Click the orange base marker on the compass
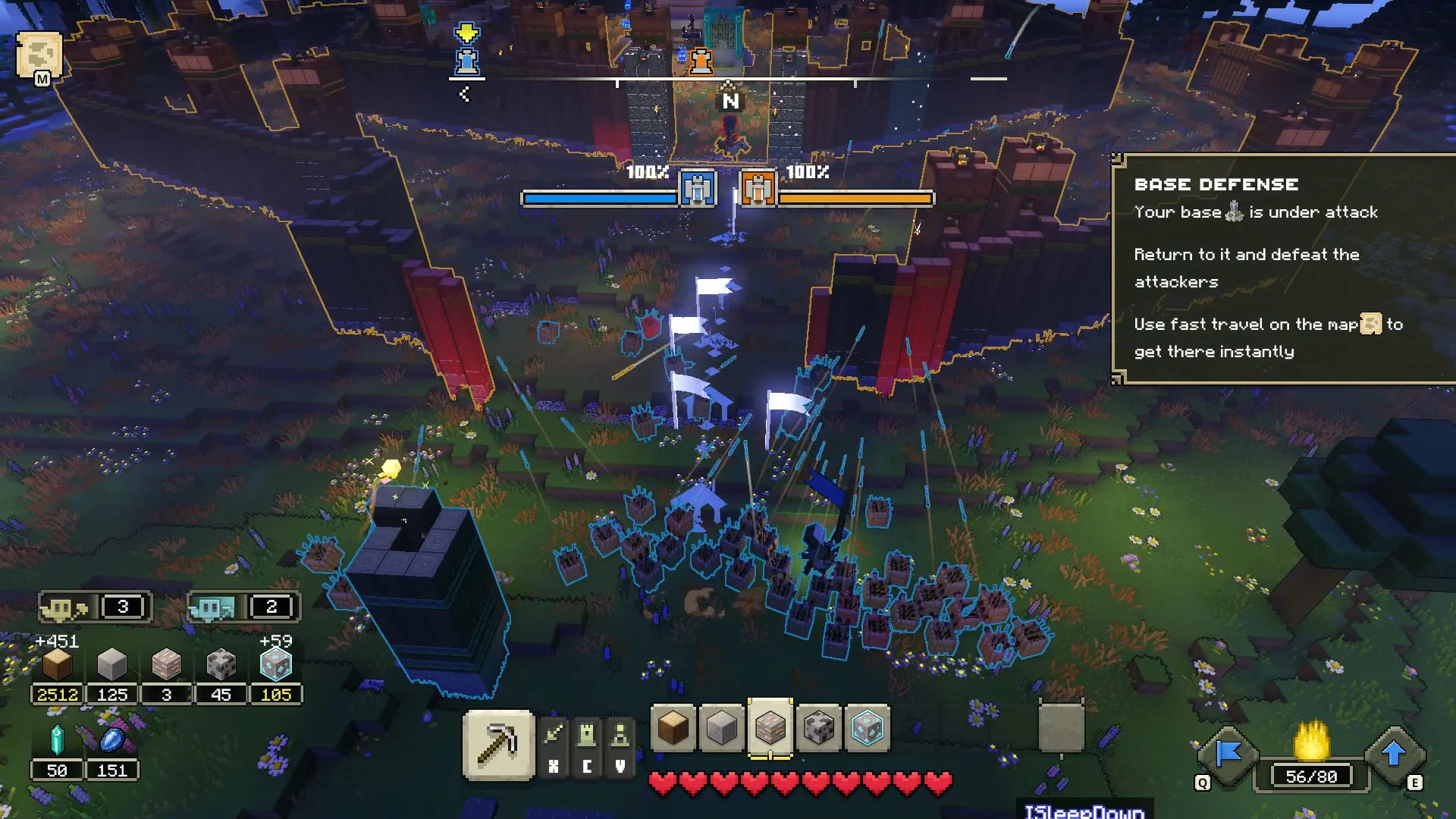 tap(701, 61)
